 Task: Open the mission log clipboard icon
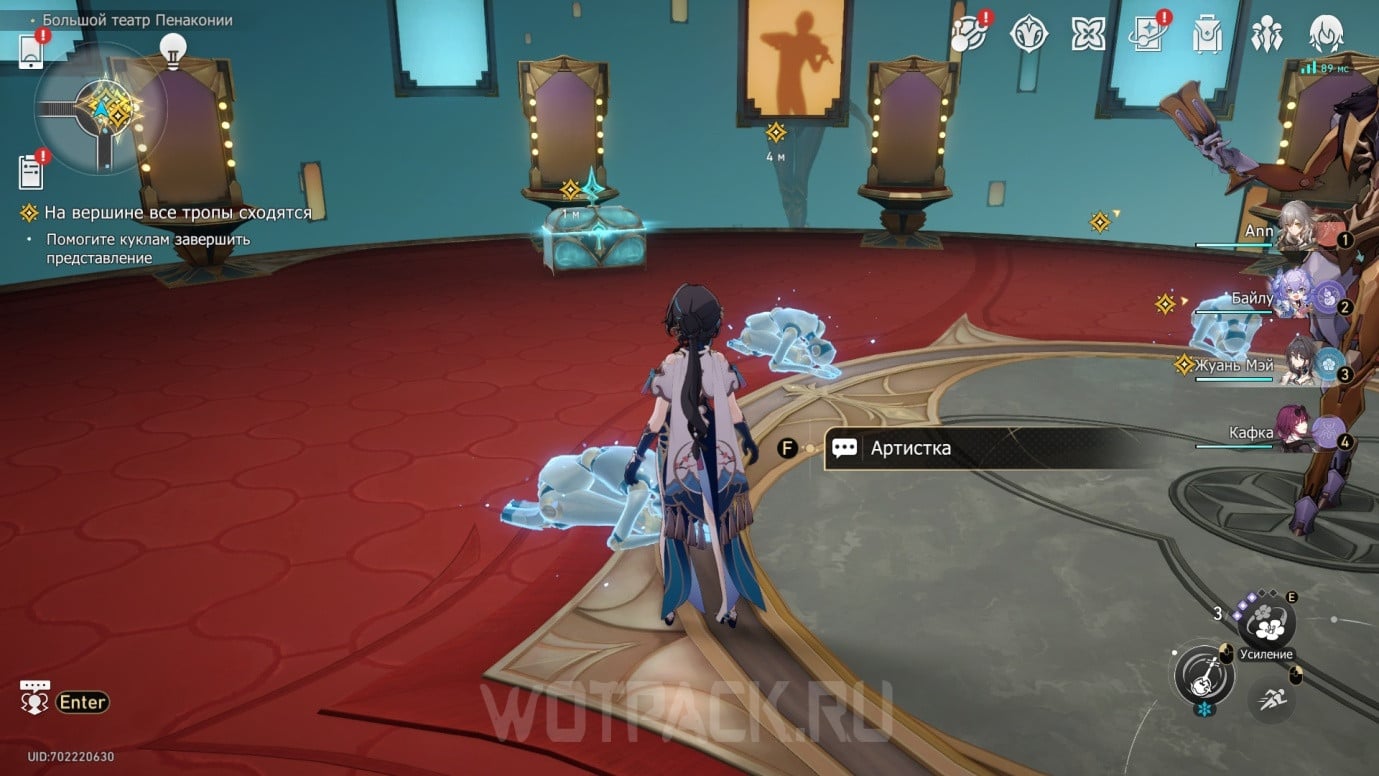31,172
